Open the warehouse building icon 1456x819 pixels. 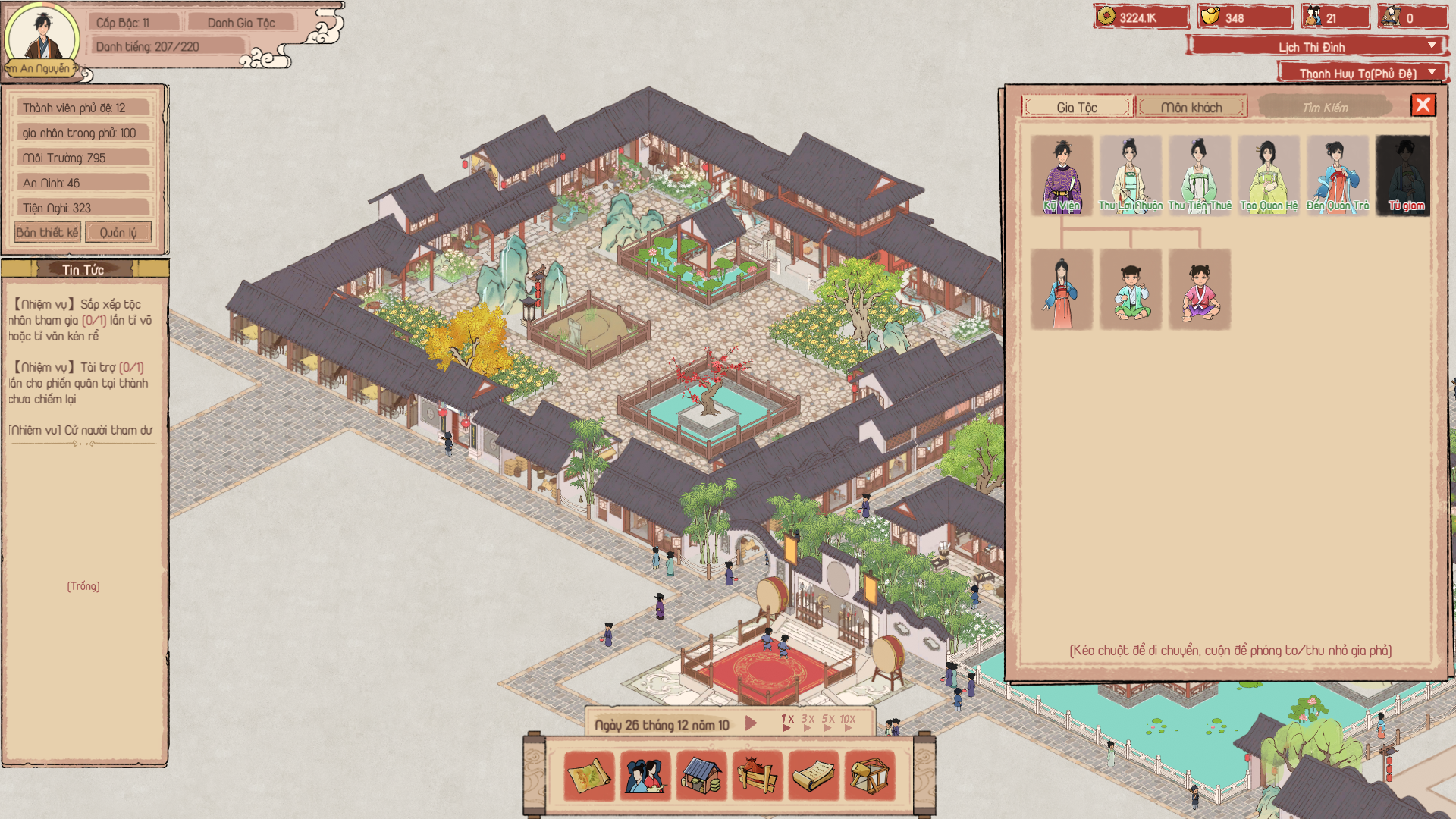[x=701, y=775]
